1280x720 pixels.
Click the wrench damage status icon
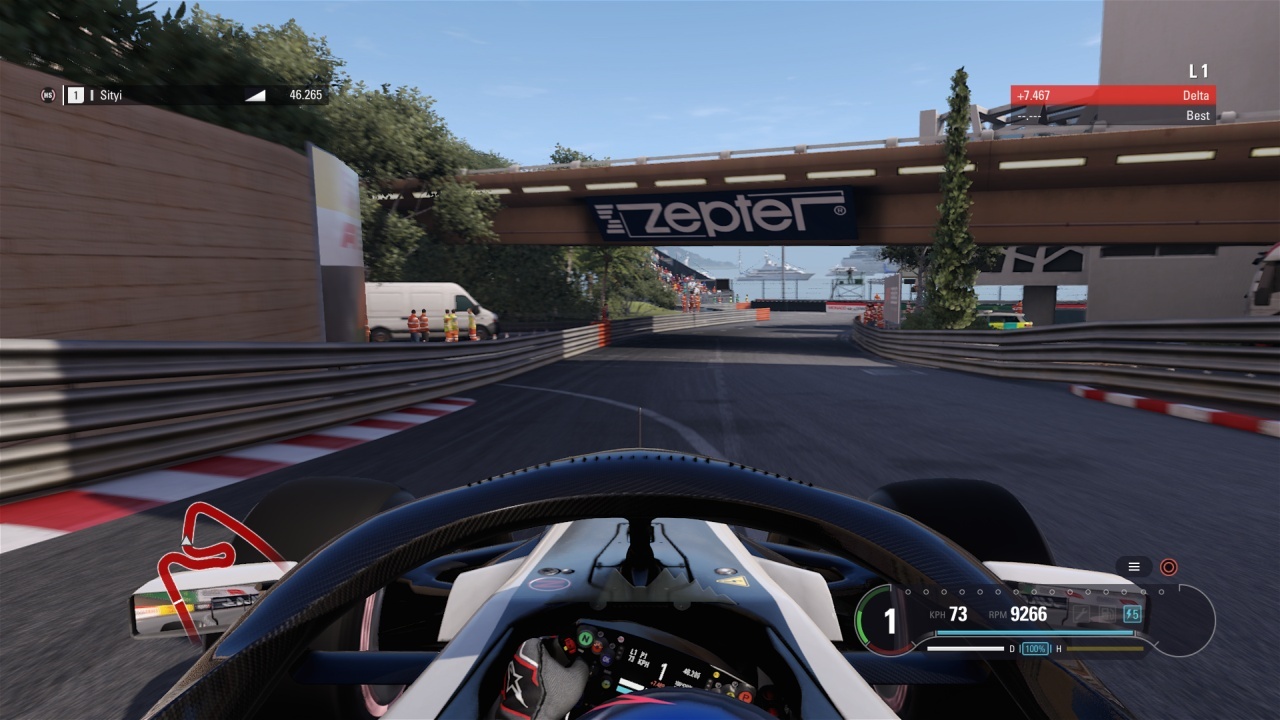coord(1081,614)
